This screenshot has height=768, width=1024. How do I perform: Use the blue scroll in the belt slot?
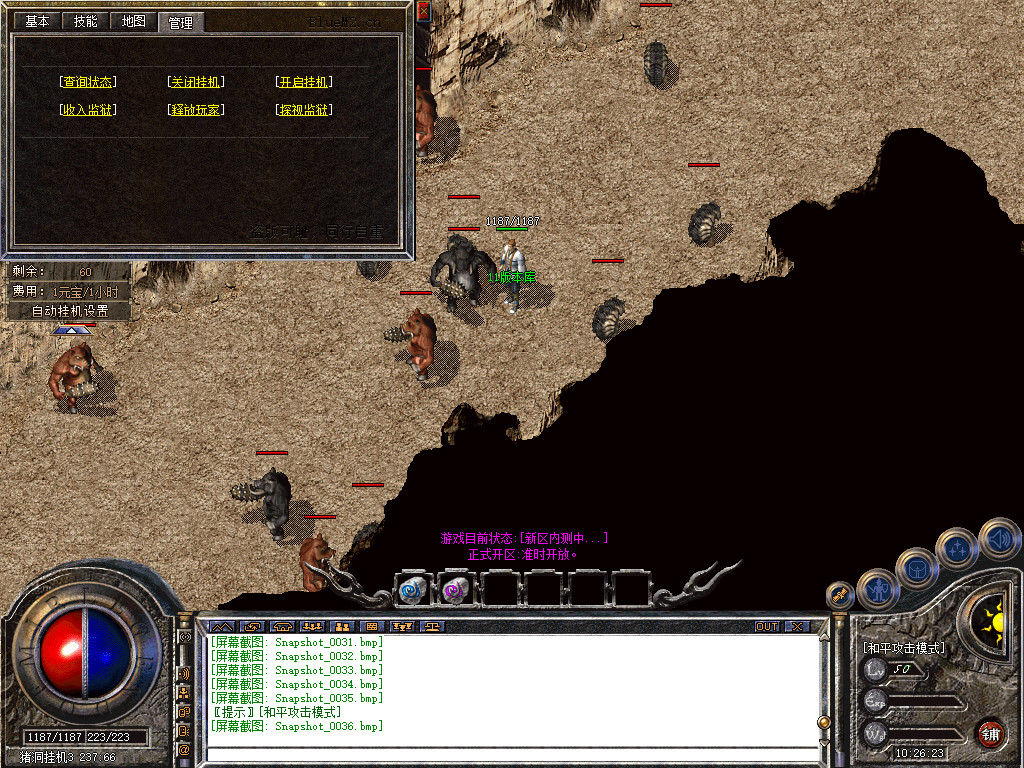point(411,589)
